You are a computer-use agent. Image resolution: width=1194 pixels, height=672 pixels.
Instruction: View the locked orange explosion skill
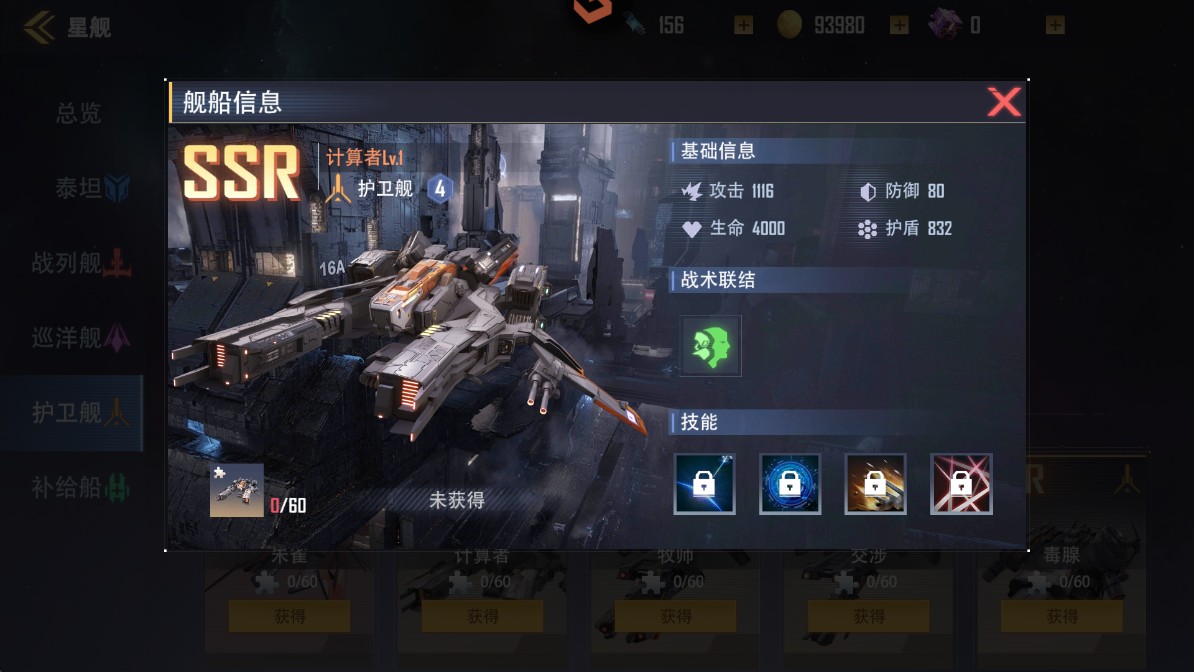point(876,484)
